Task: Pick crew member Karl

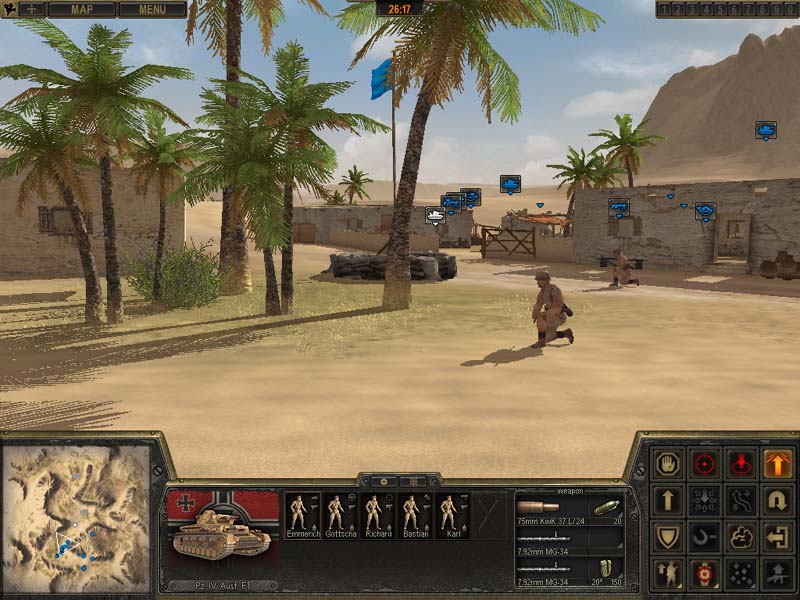Action: pyautogui.click(x=451, y=516)
